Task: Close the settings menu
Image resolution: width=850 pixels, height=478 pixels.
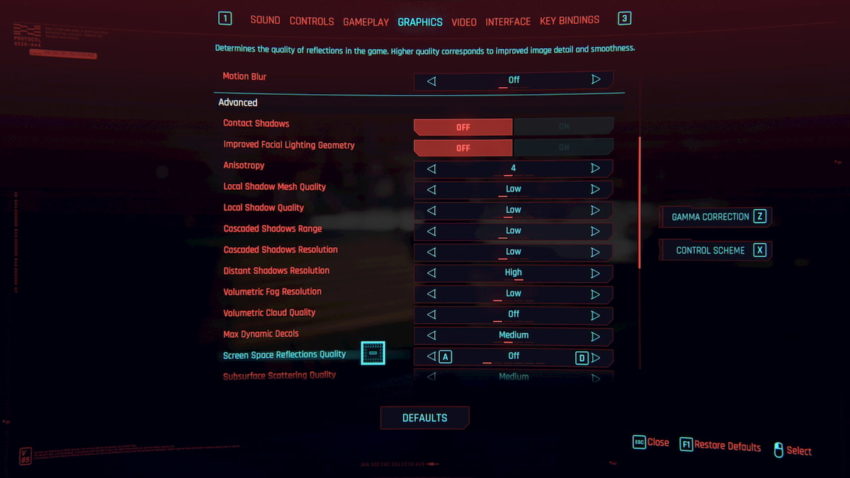Action: (x=651, y=442)
